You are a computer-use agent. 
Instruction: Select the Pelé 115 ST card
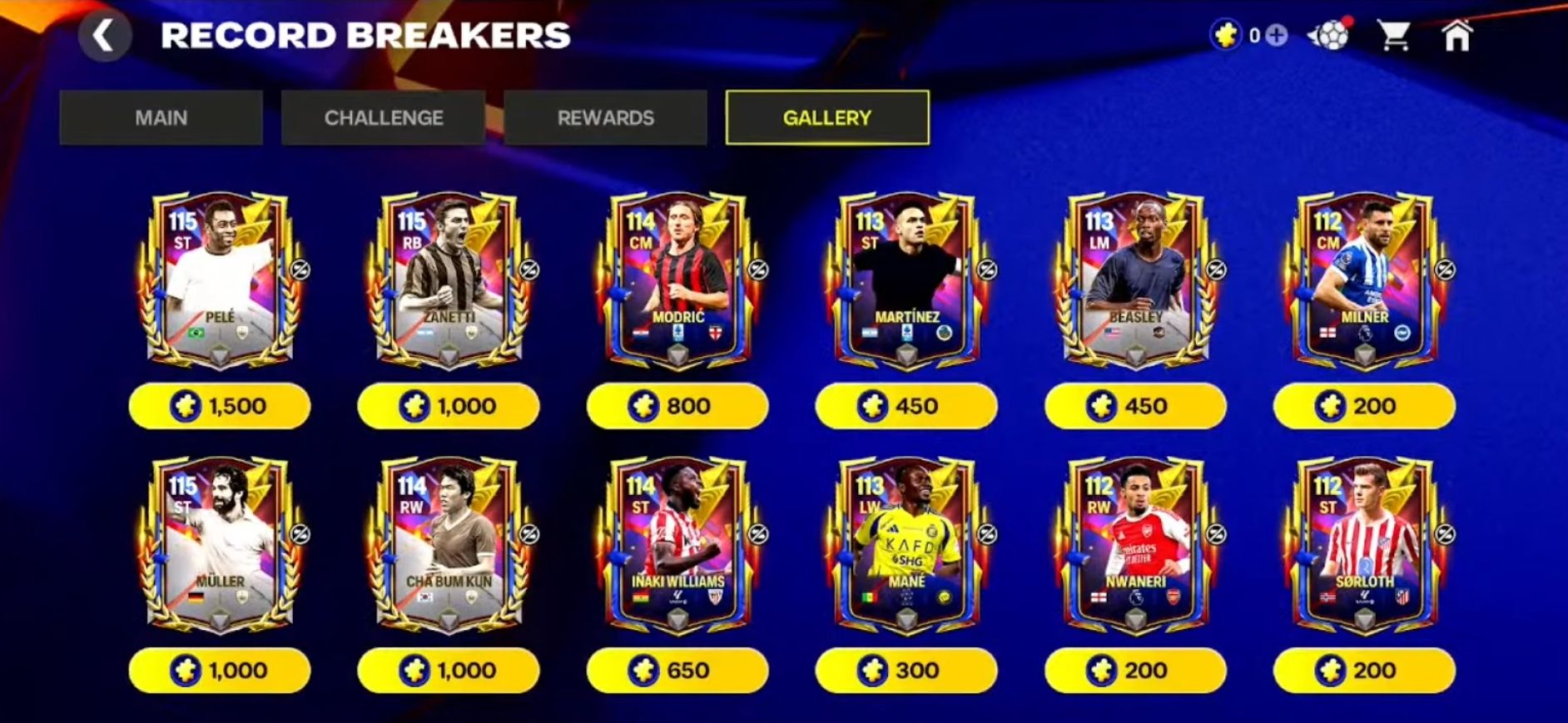tap(221, 280)
